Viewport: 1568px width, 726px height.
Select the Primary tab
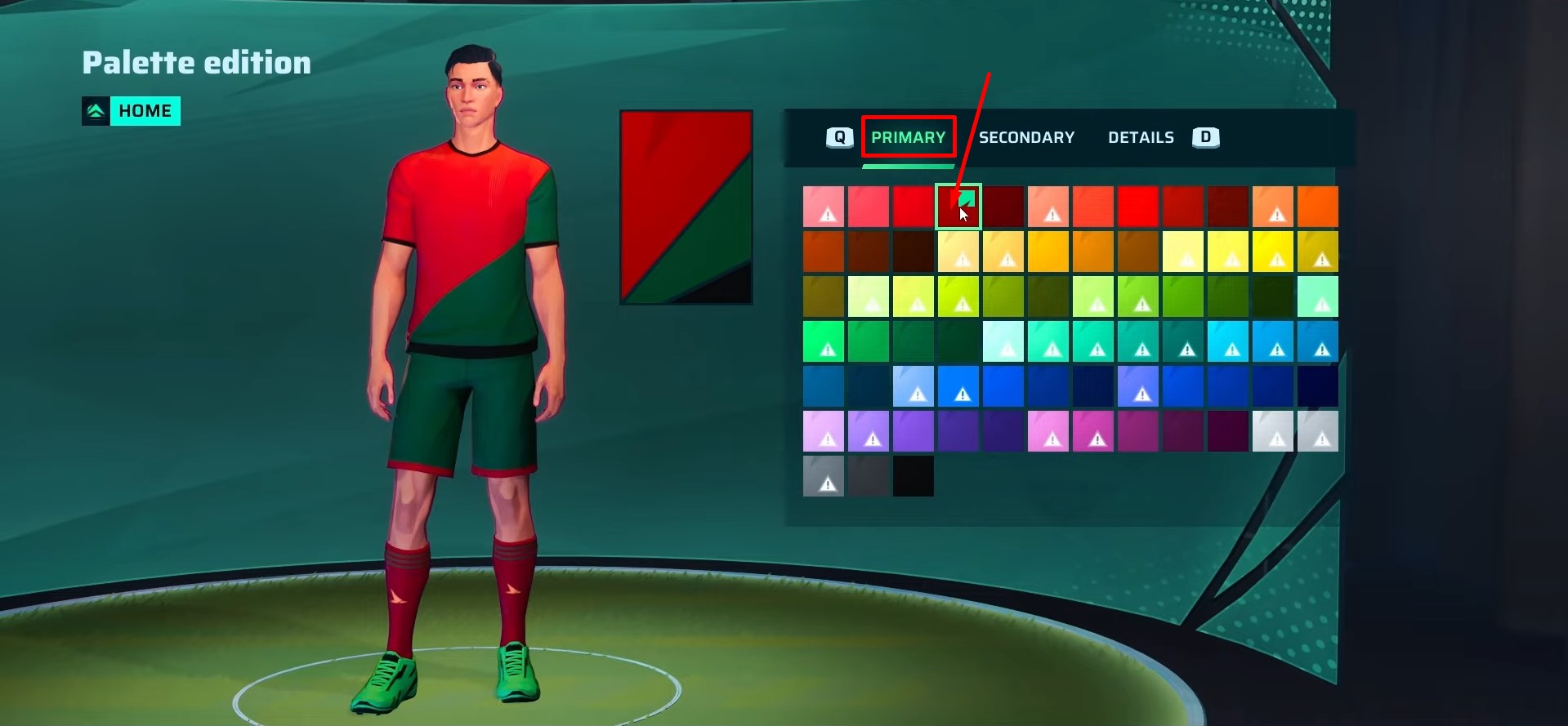point(908,137)
